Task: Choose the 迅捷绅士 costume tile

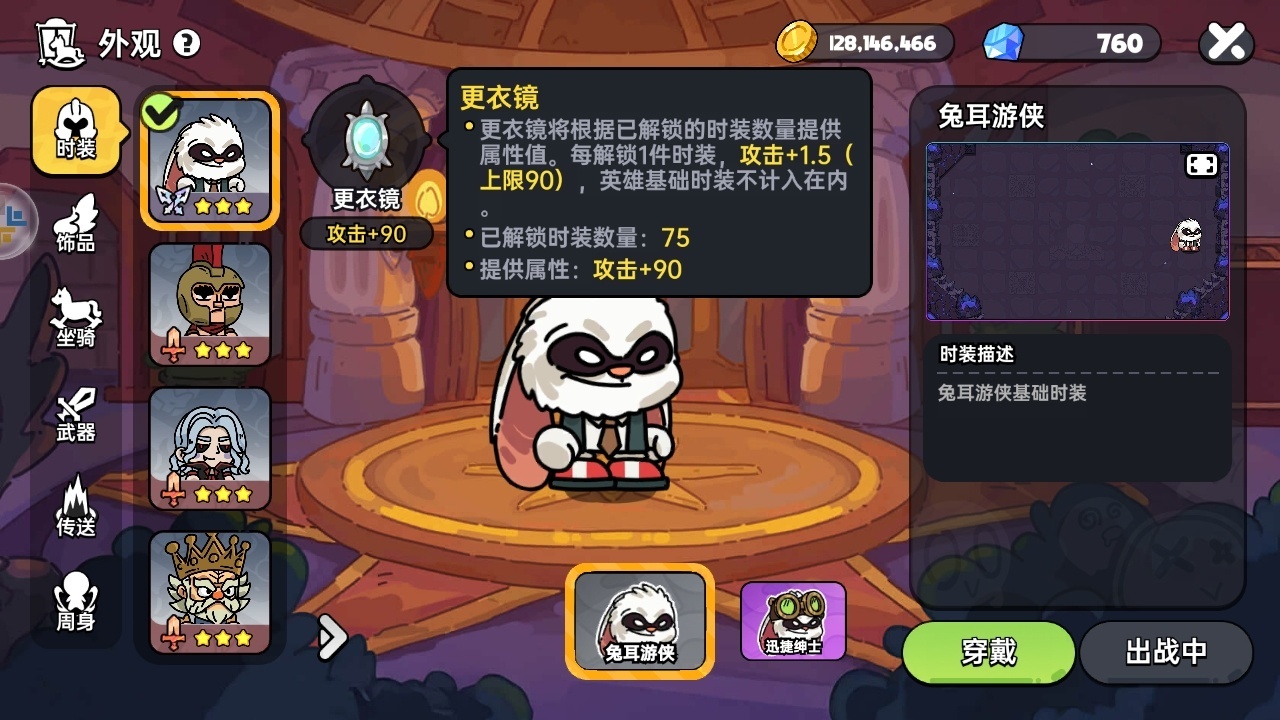Action: coord(793,620)
